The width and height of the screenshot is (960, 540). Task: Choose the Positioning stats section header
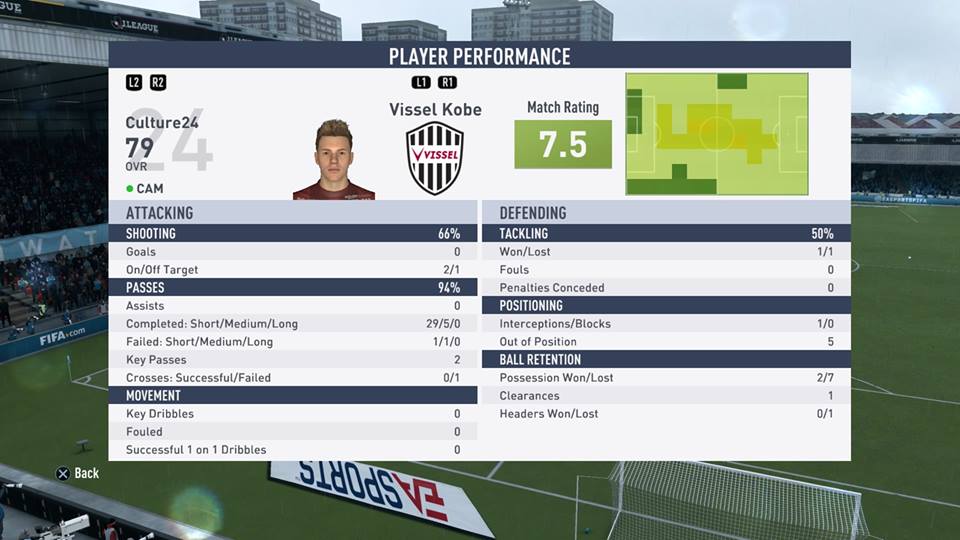tap(666, 306)
